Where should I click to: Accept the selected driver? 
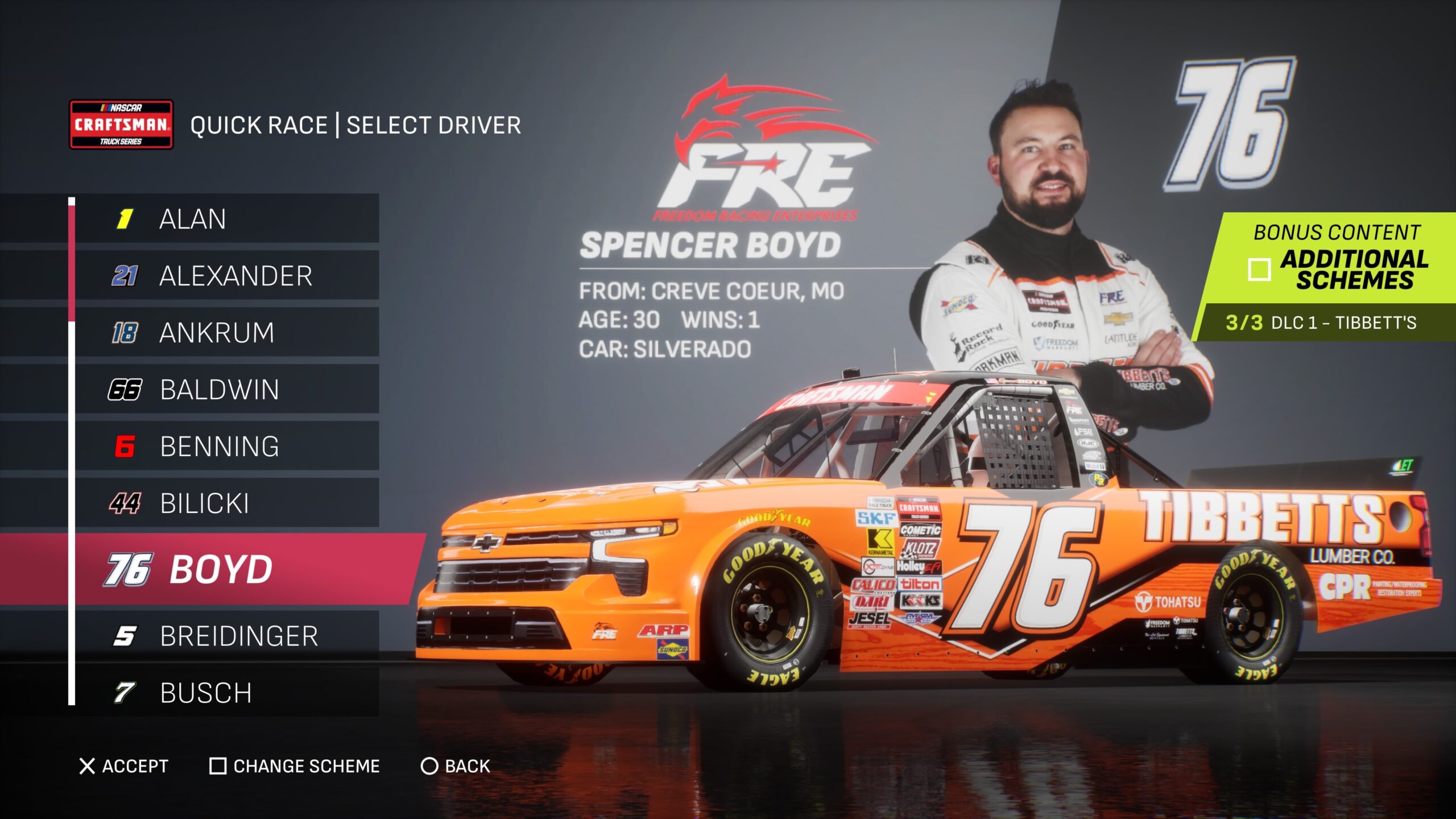click(x=124, y=766)
